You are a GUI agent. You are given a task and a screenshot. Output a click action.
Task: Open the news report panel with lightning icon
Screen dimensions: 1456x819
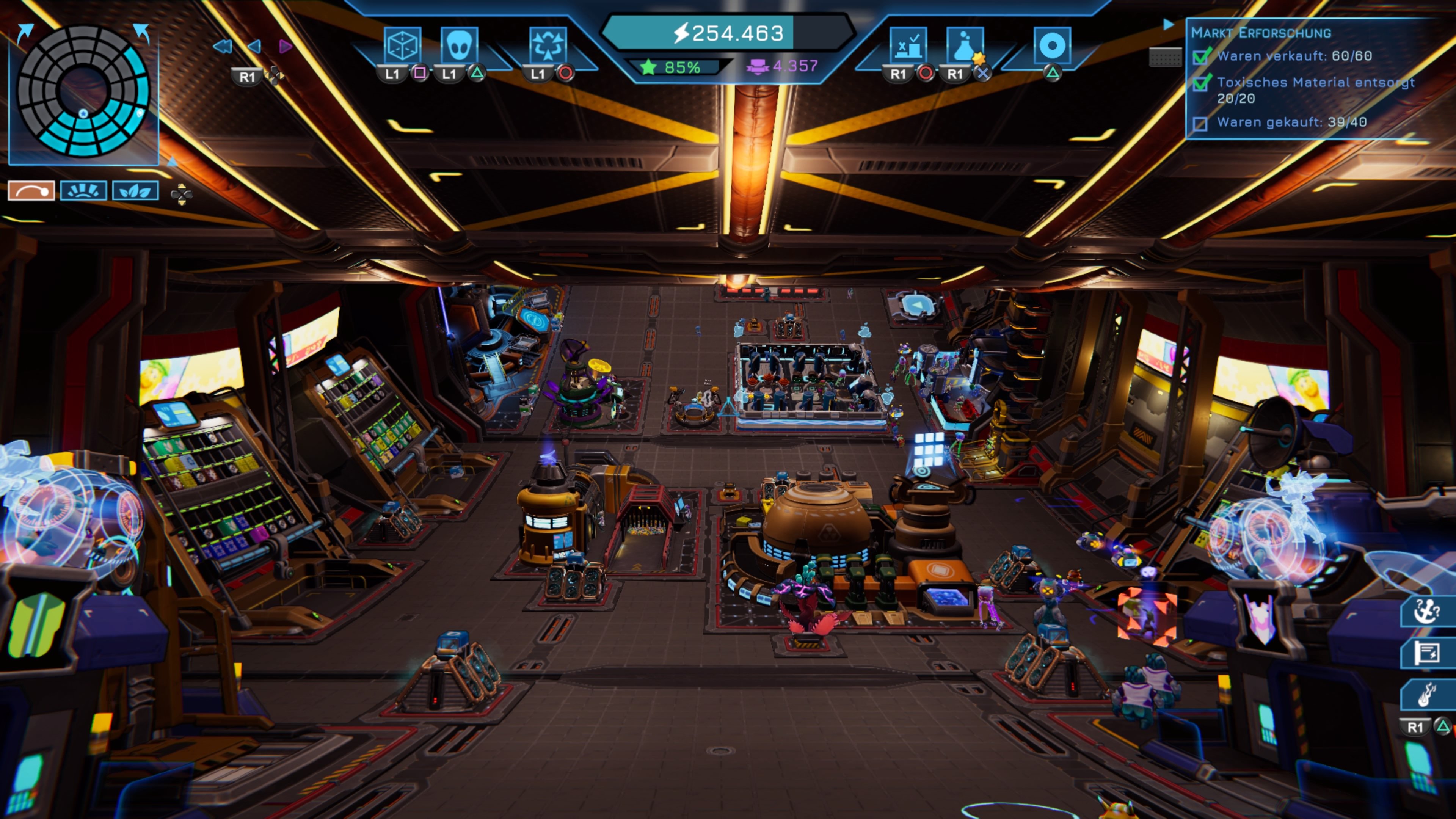(x=1426, y=652)
